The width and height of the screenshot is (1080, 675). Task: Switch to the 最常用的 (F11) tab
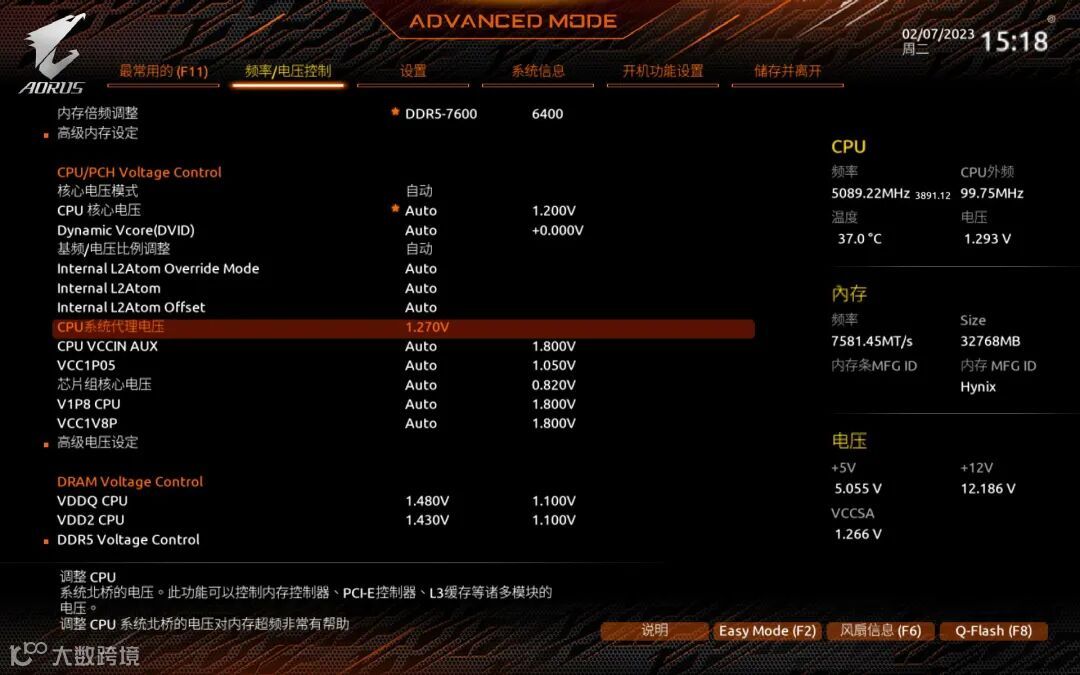click(x=163, y=71)
